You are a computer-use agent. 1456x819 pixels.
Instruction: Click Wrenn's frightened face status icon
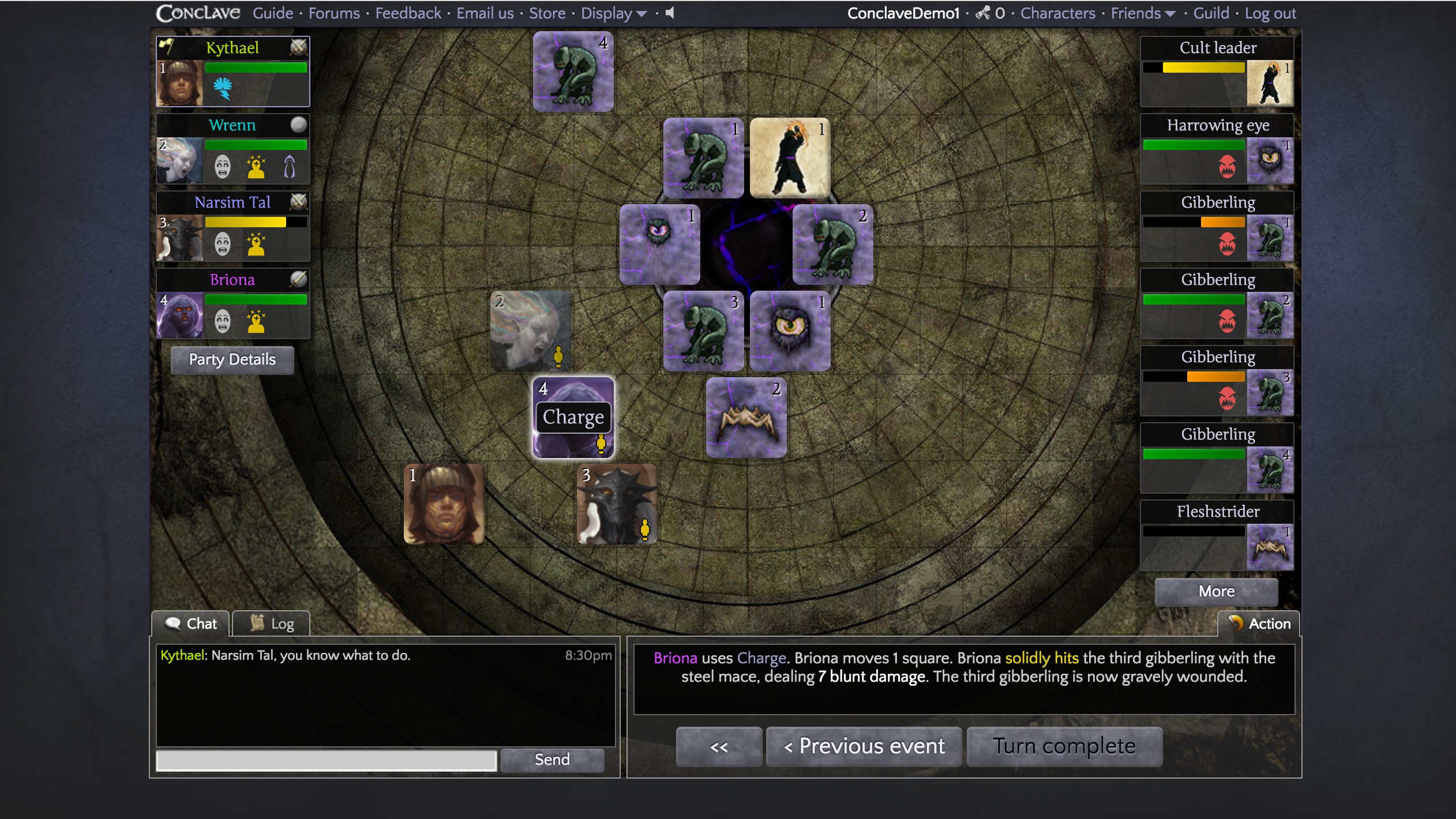(x=223, y=166)
